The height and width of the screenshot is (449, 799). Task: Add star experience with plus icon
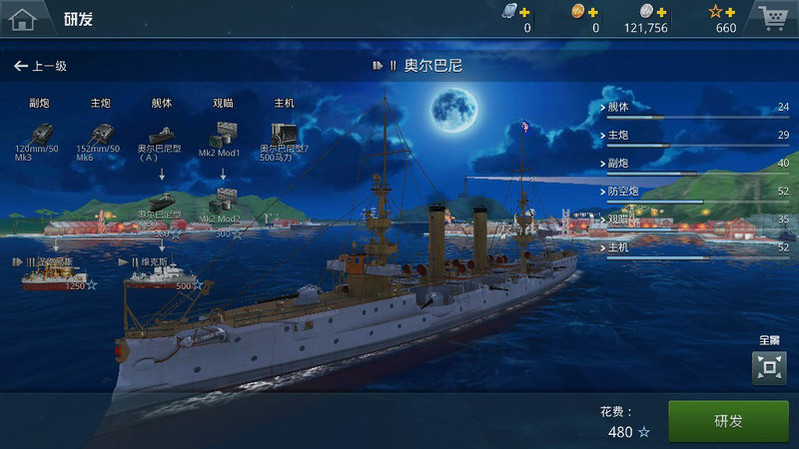730,12
